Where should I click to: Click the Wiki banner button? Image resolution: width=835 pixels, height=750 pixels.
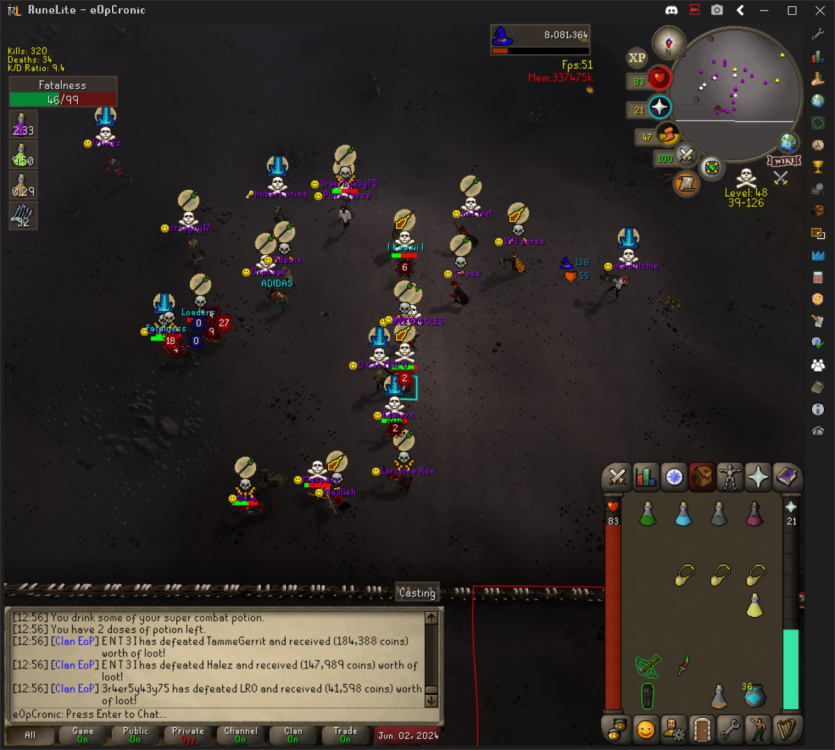783,161
